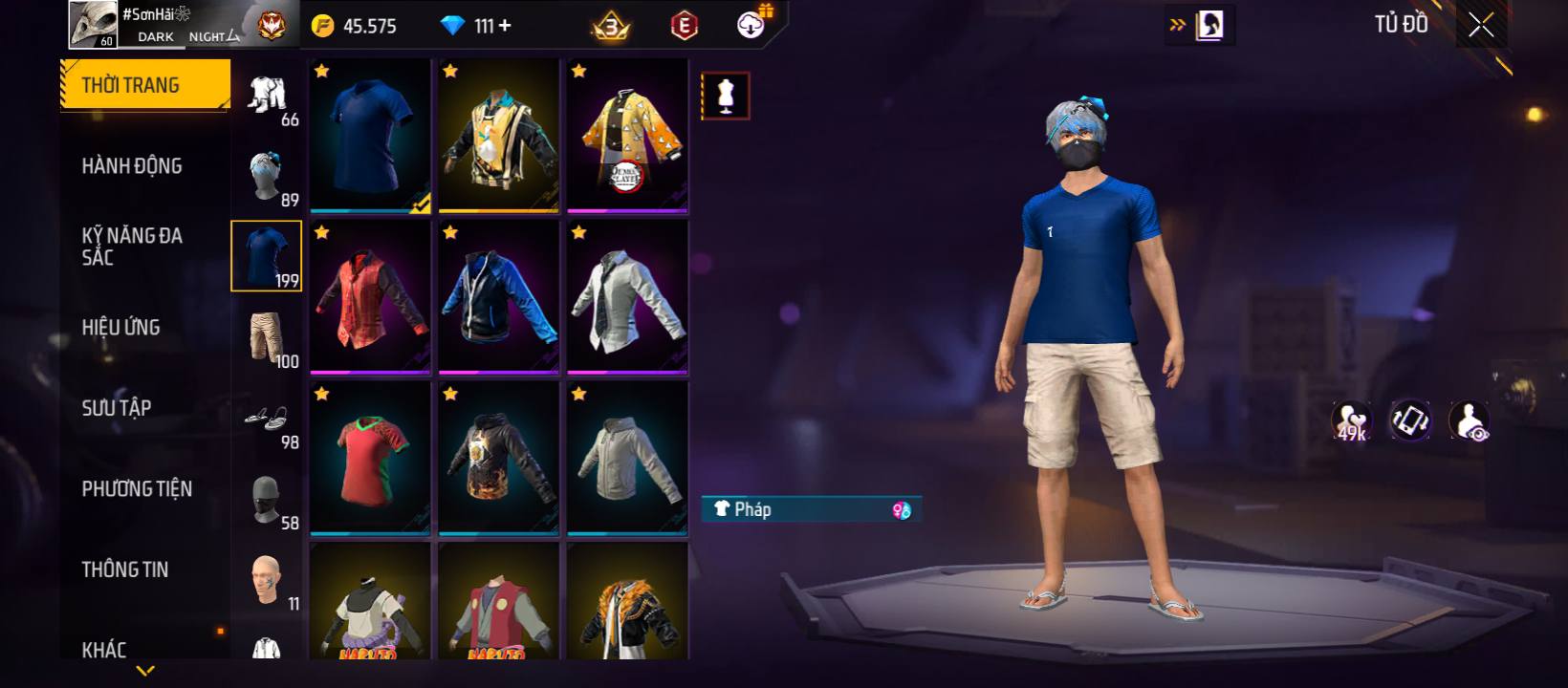Open the Thông Tin tab
Image resolution: width=1568 pixels, height=688 pixels.
click(125, 570)
